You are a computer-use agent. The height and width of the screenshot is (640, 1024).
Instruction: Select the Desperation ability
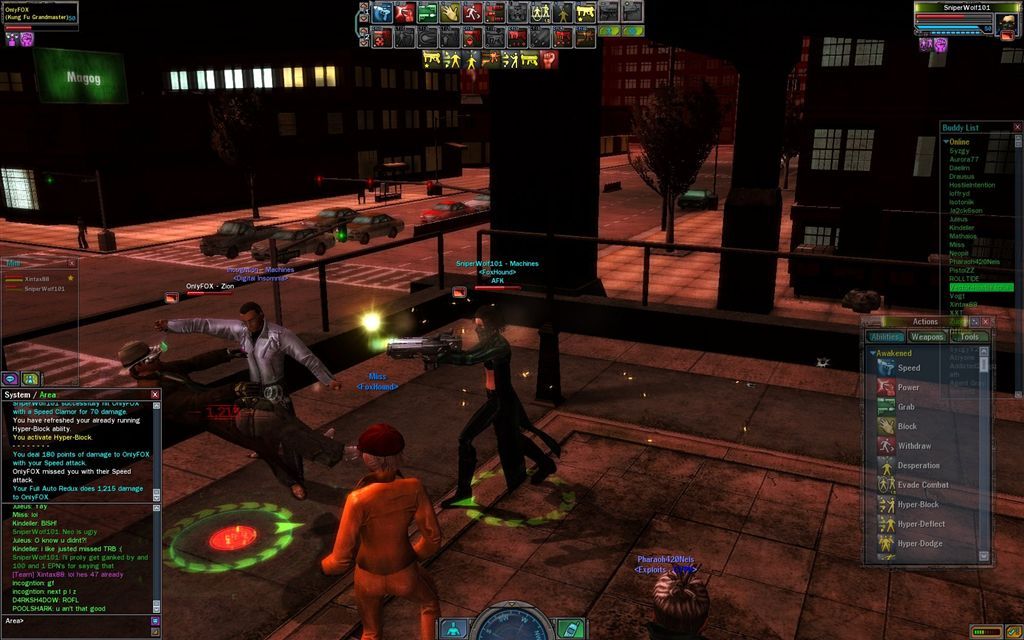pyautogui.click(x=918, y=465)
